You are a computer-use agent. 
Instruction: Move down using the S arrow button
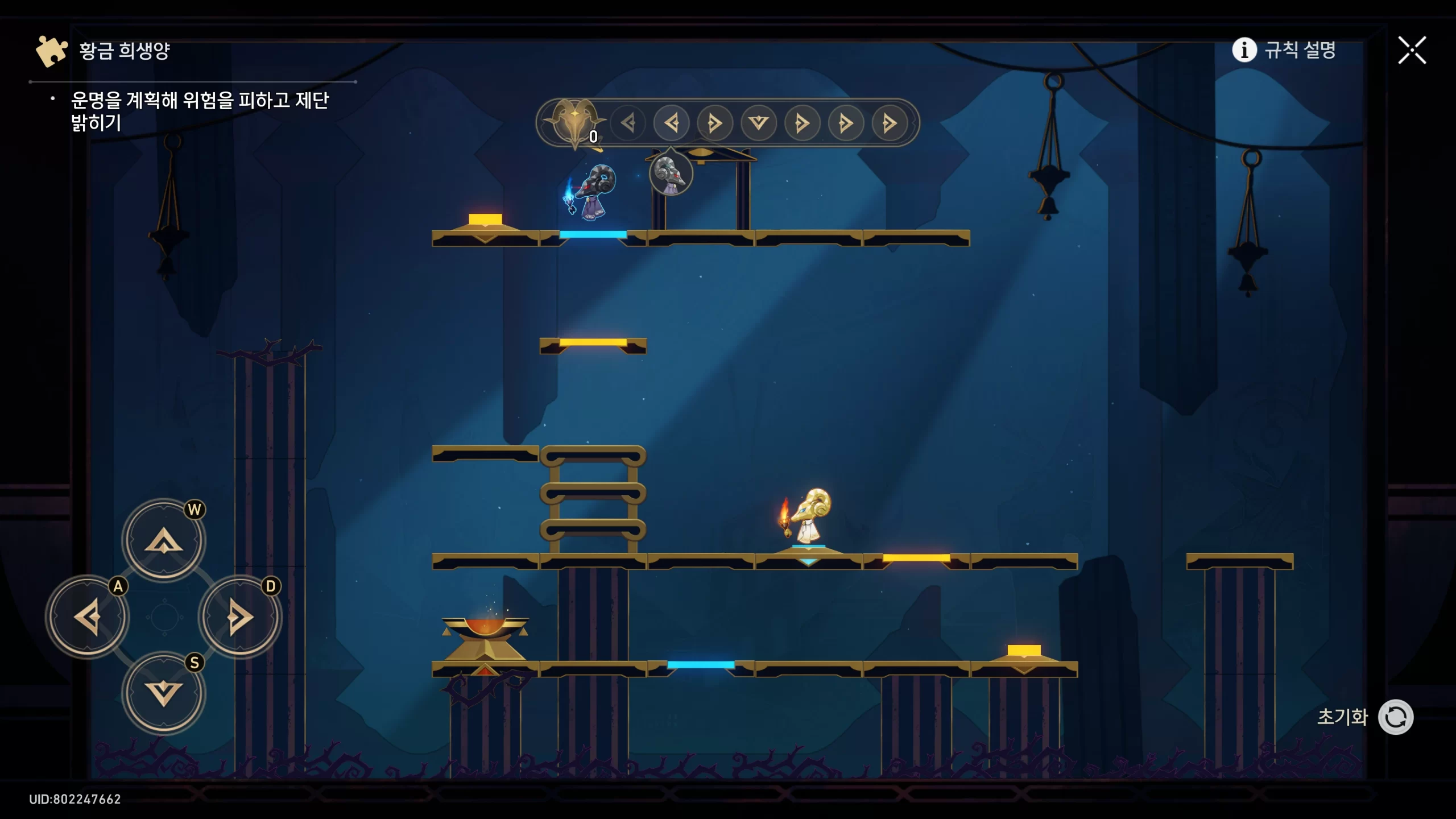[164, 693]
